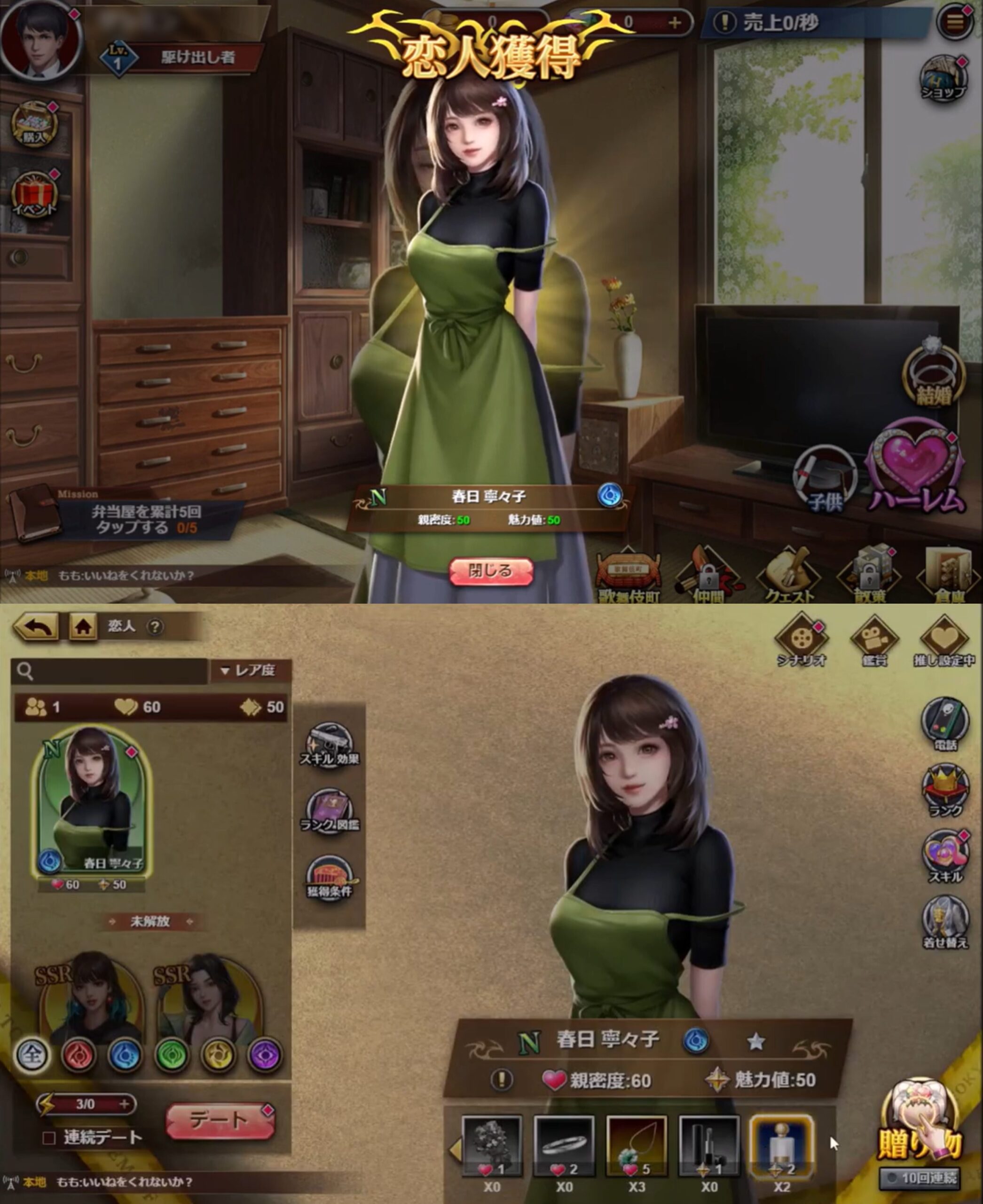Image resolution: width=983 pixels, height=1204 pixels.
Task: Open the シナリオ scenario viewer
Action: click(801, 640)
